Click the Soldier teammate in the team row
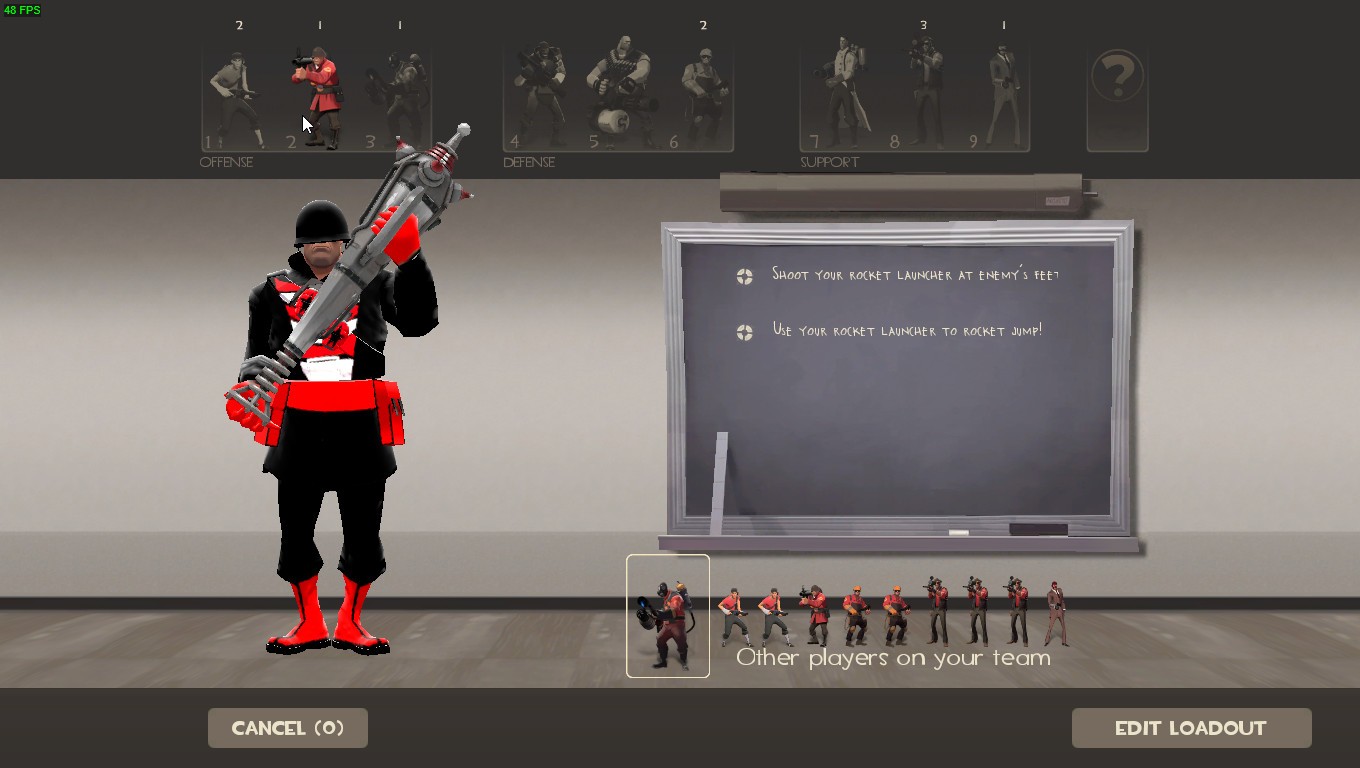The width and height of the screenshot is (1360, 768). tap(815, 612)
